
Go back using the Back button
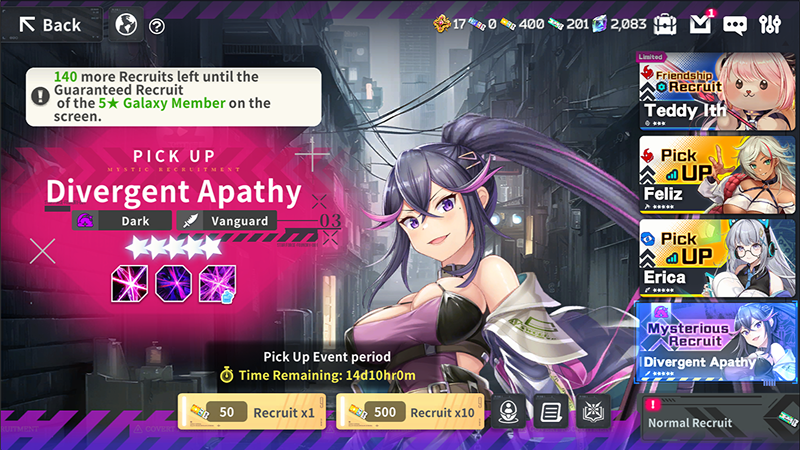52,24
